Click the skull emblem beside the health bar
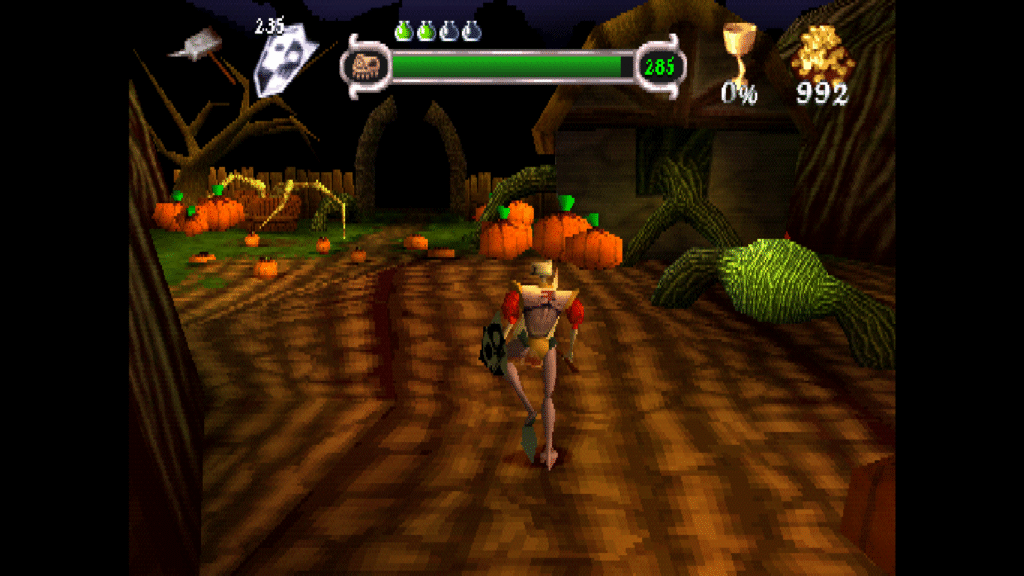Viewport: 1024px width, 576px height. point(364,67)
